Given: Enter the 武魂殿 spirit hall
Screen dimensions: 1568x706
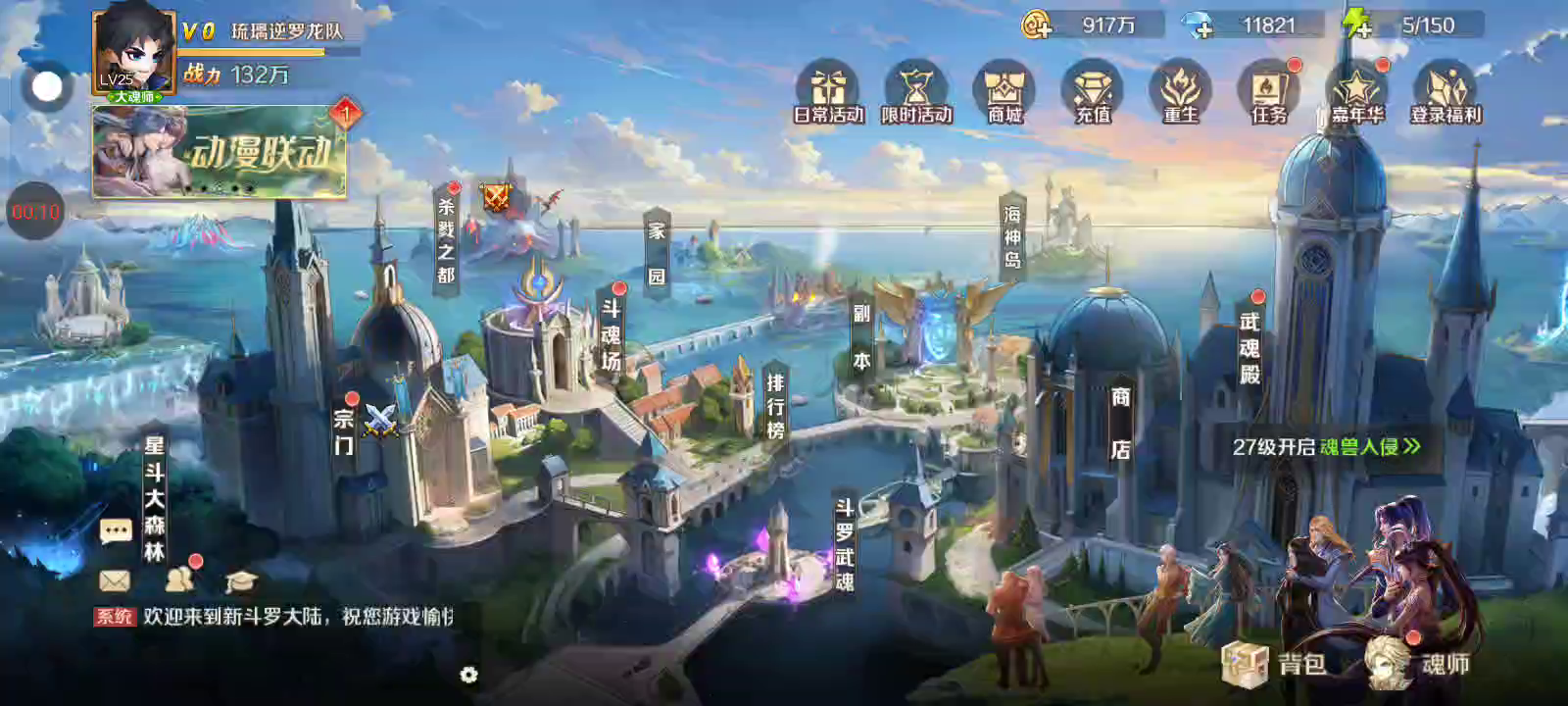Looking at the screenshot, I should (x=1249, y=347).
